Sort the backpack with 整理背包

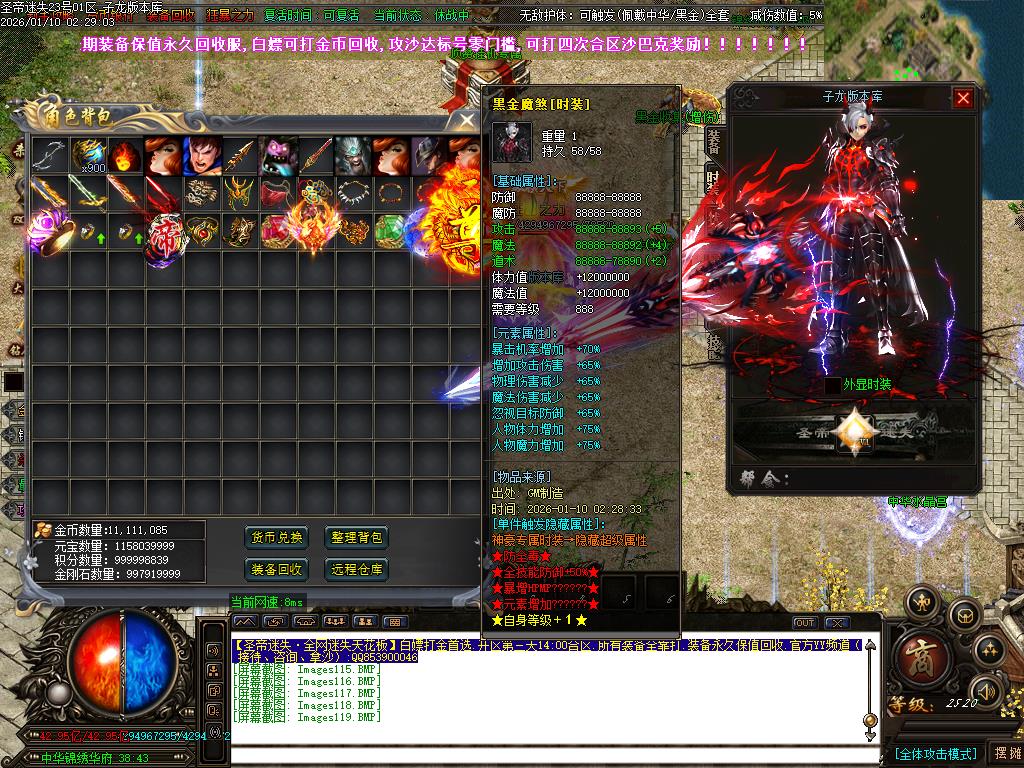click(x=357, y=538)
